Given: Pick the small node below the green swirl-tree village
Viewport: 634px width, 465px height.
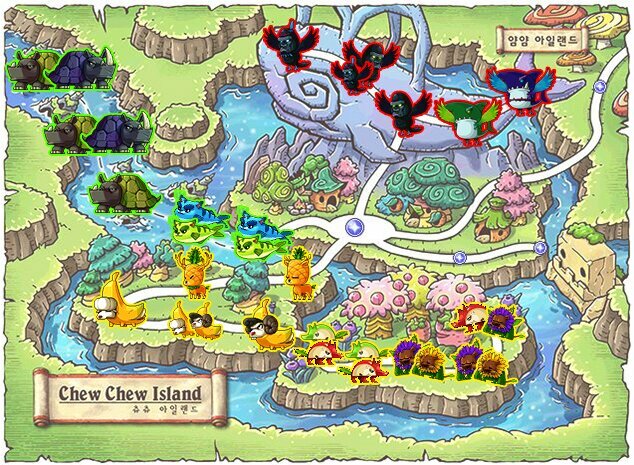Looking at the screenshot, I should pyautogui.click(x=459, y=257).
